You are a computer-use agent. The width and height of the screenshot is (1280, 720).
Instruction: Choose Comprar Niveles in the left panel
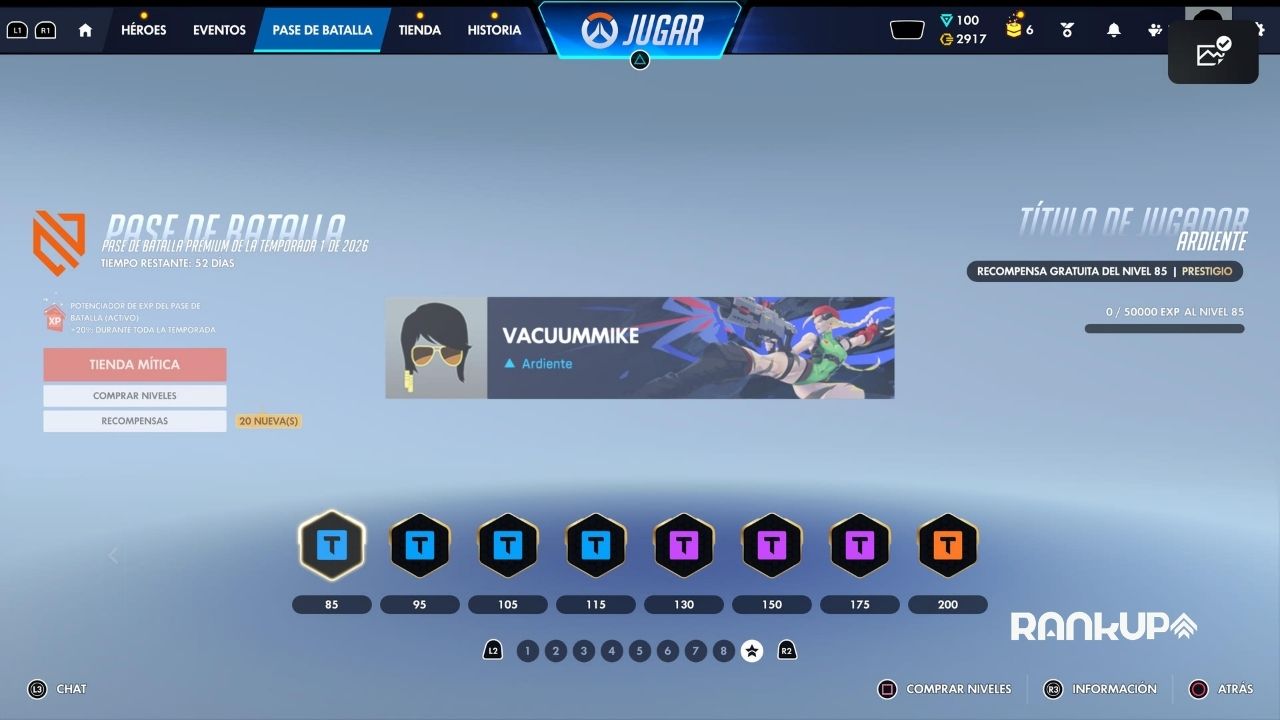click(x=135, y=396)
